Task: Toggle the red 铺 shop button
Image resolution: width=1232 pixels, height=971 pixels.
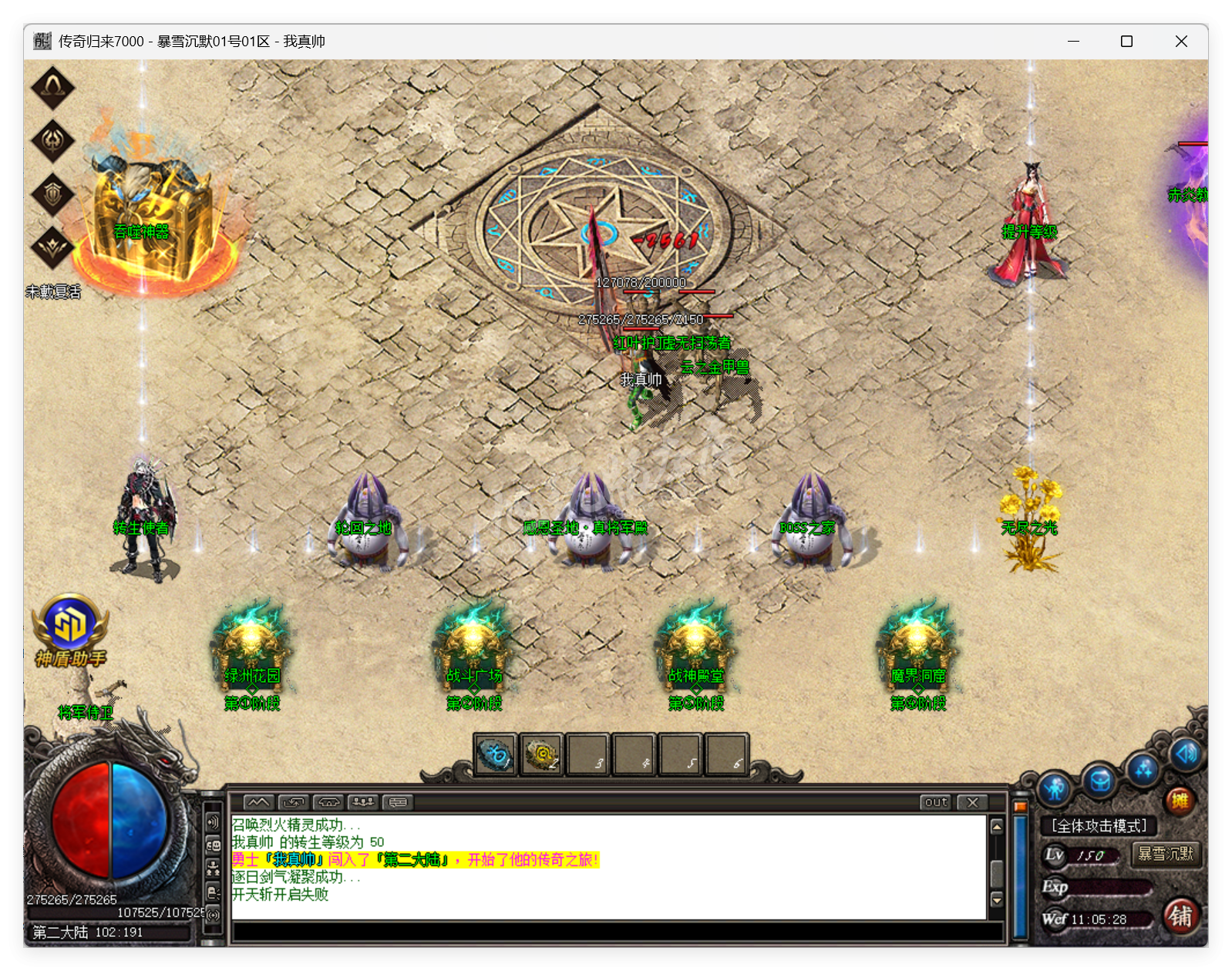Action: click(1181, 916)
